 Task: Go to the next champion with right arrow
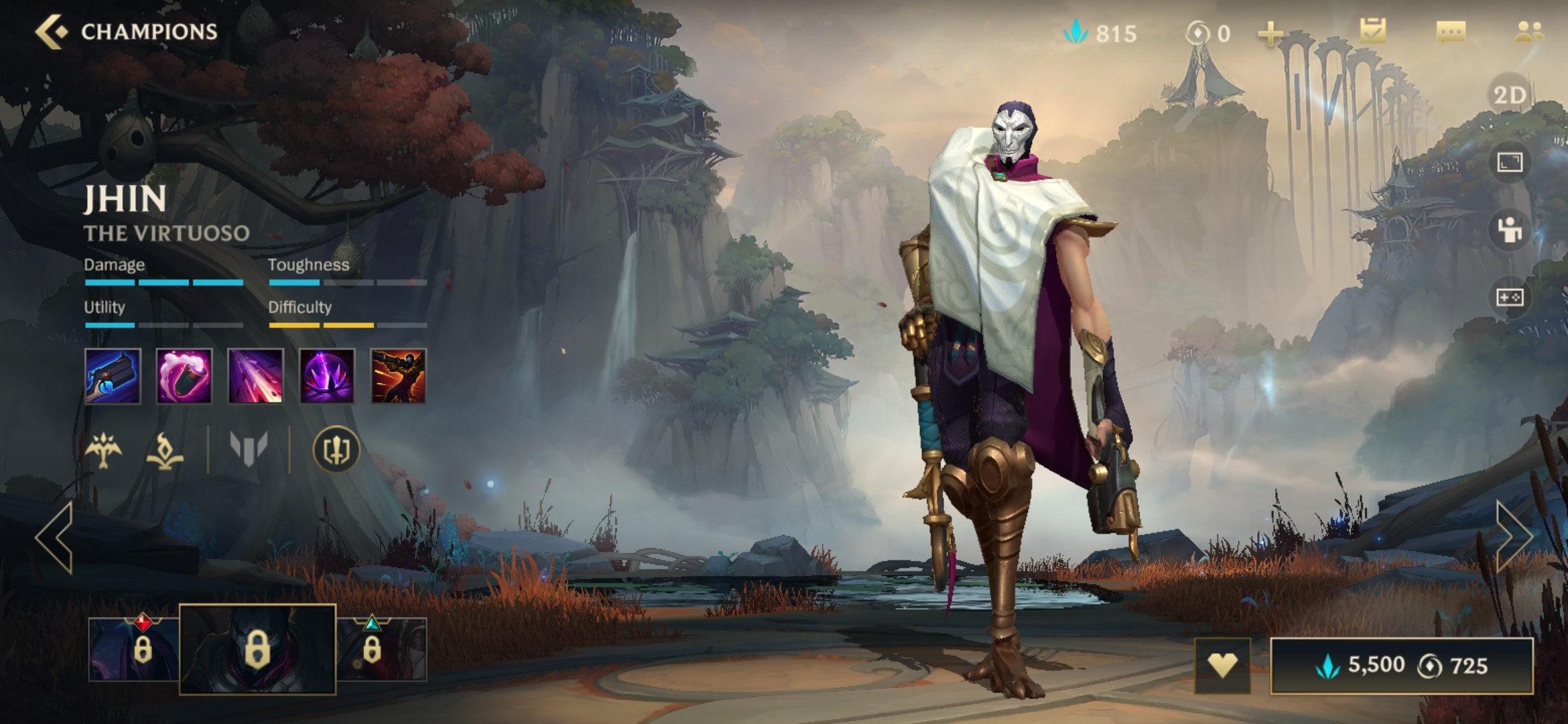1513,536
